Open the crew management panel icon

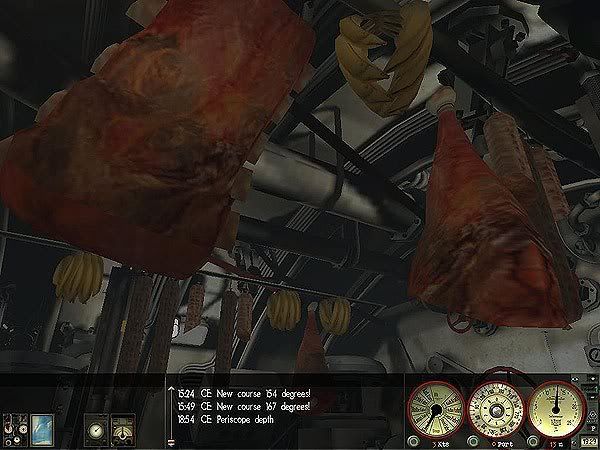tap(13, 426)
